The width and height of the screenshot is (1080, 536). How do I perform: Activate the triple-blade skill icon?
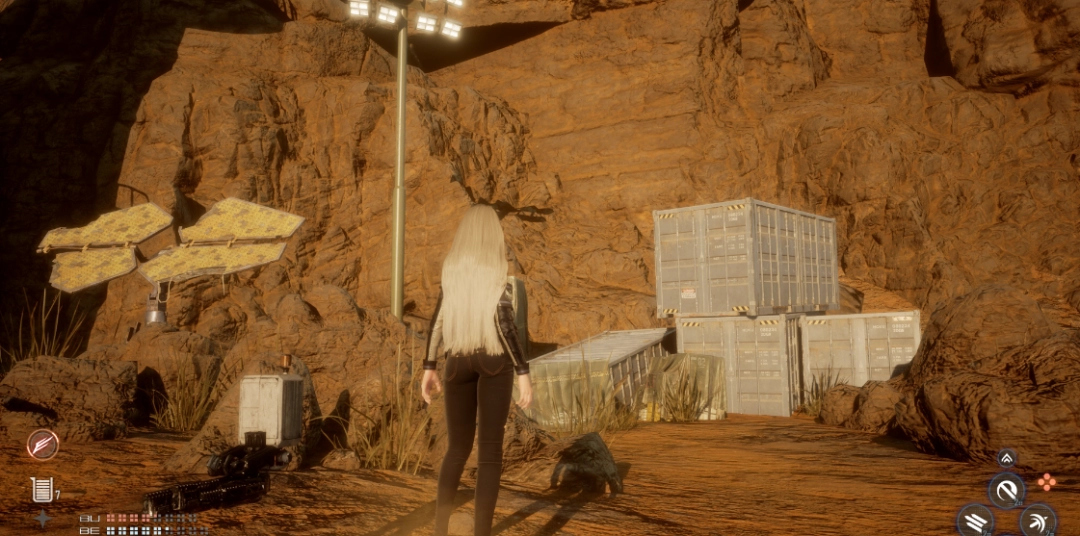click(x=975, y=520)
